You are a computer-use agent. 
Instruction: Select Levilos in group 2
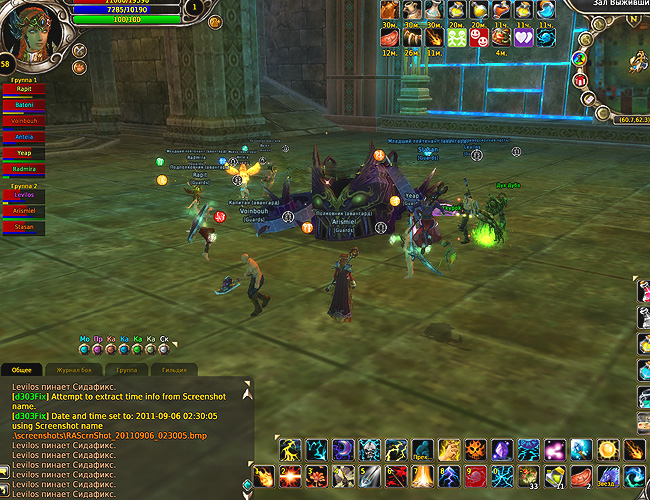pos(24,195)
